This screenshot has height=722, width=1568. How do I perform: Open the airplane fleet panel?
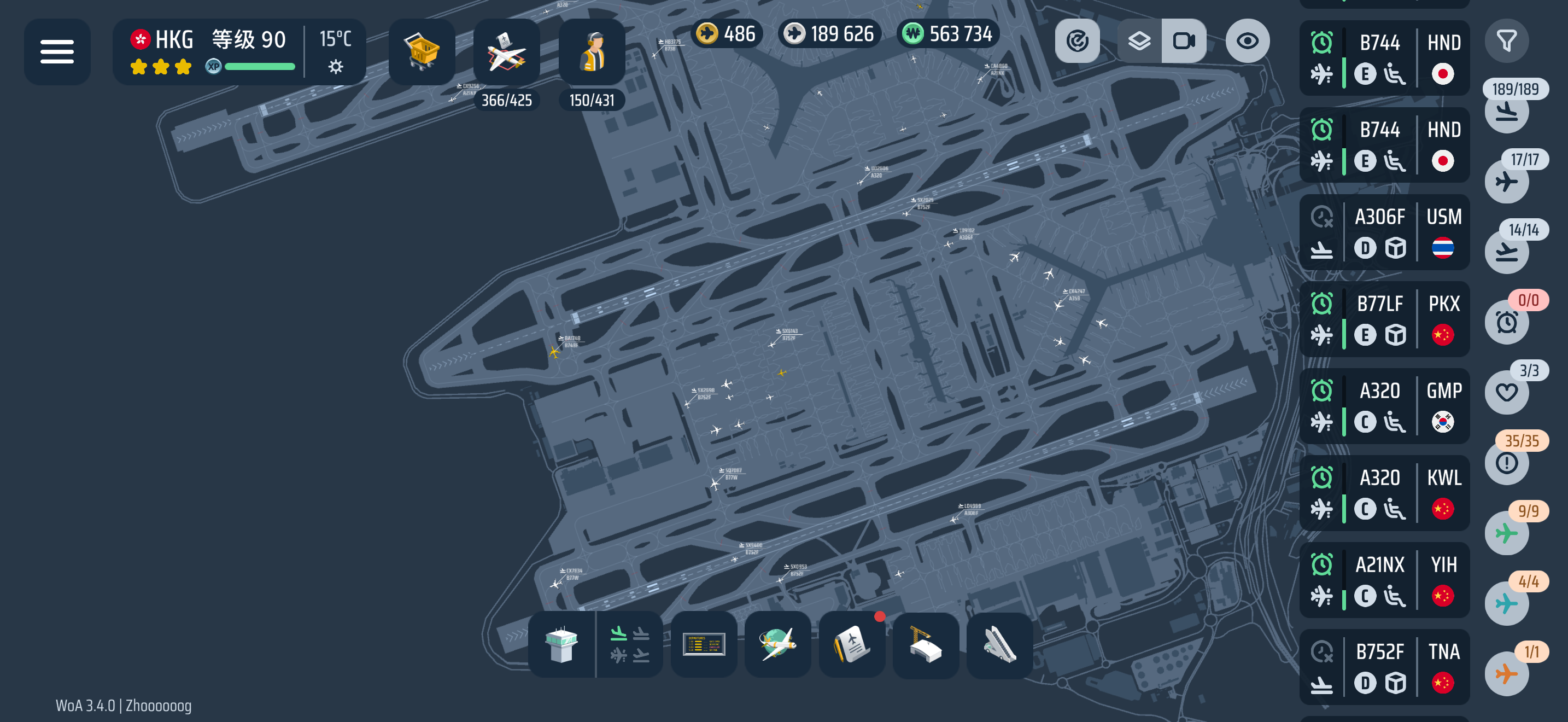506,52
